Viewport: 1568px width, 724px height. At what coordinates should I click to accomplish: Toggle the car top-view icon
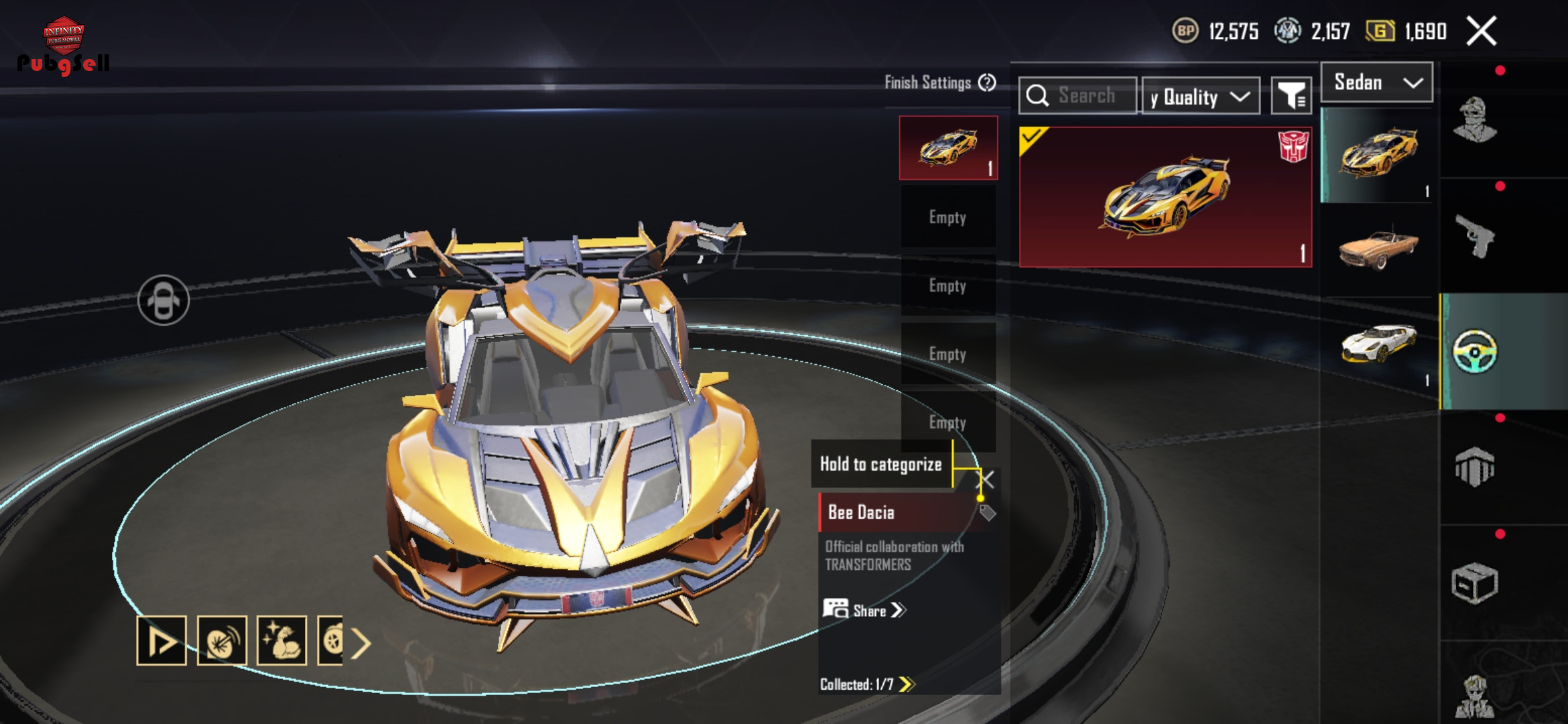coord(164,300)
